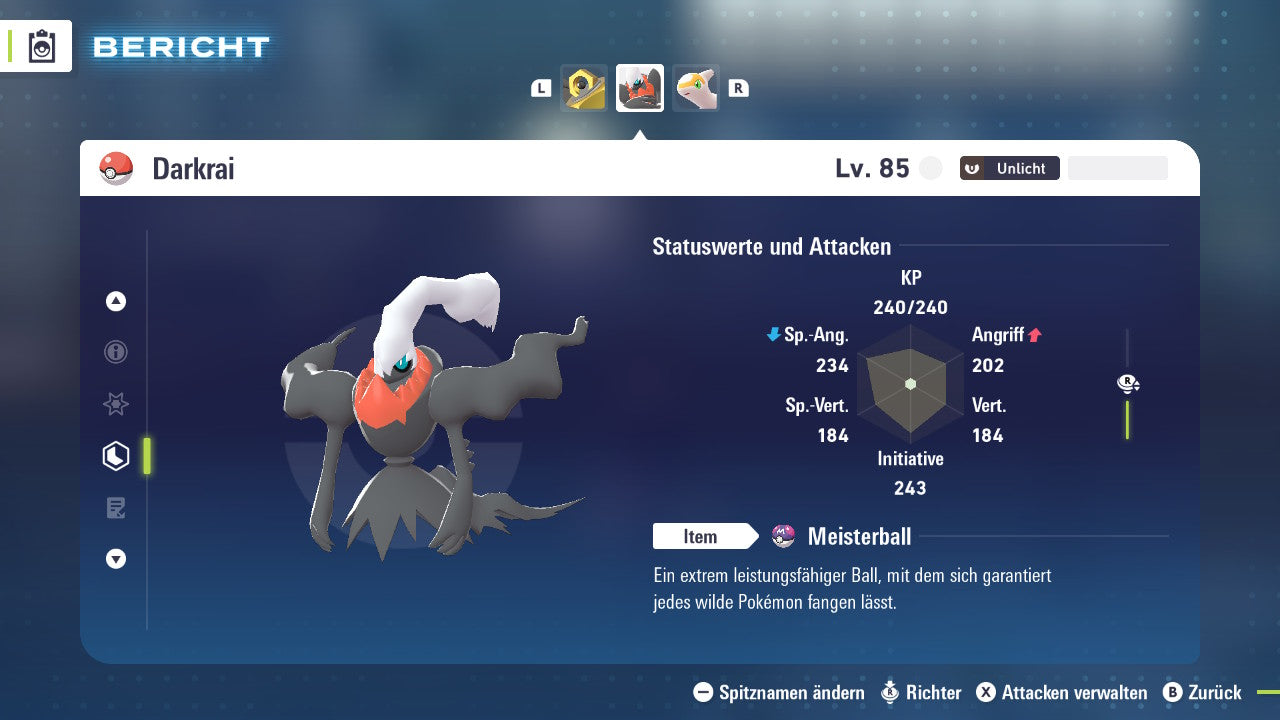This screenshot has width=1280, height=720.
Task: Switch to the pink Pokémon tab
Action: (x=695, y=87)
